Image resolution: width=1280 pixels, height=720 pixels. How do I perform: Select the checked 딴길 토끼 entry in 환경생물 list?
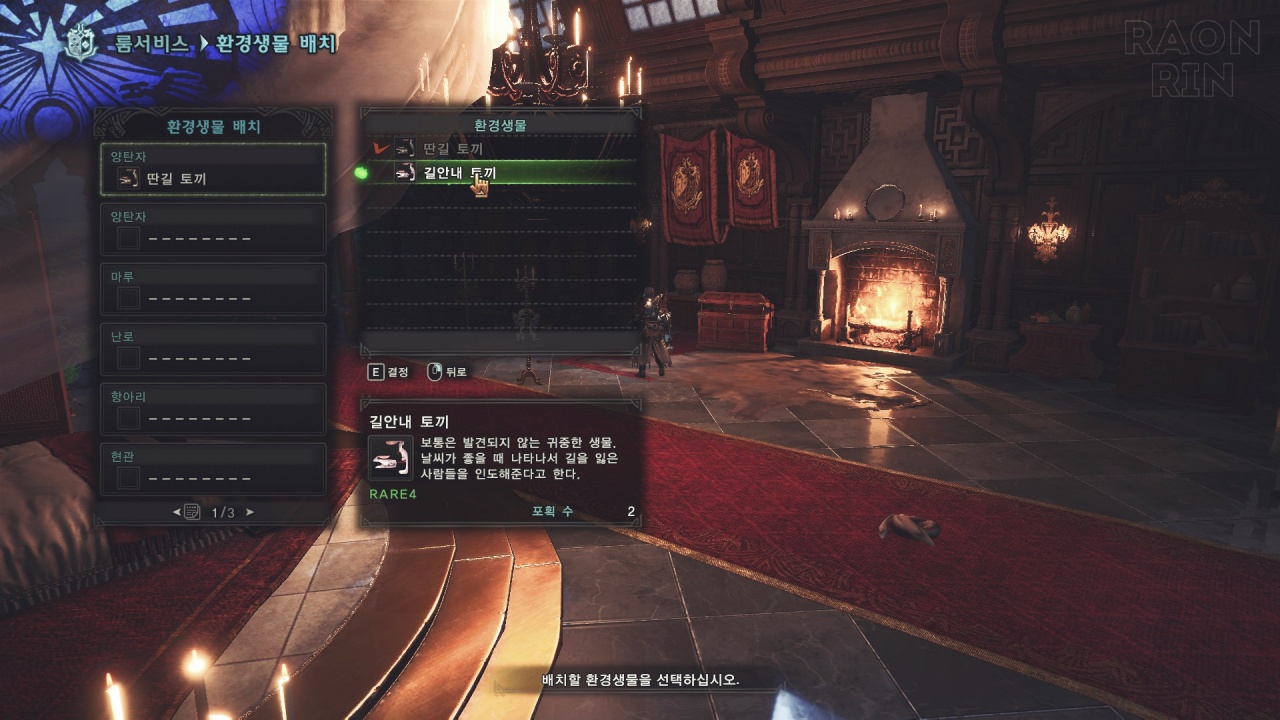point(500,148)
